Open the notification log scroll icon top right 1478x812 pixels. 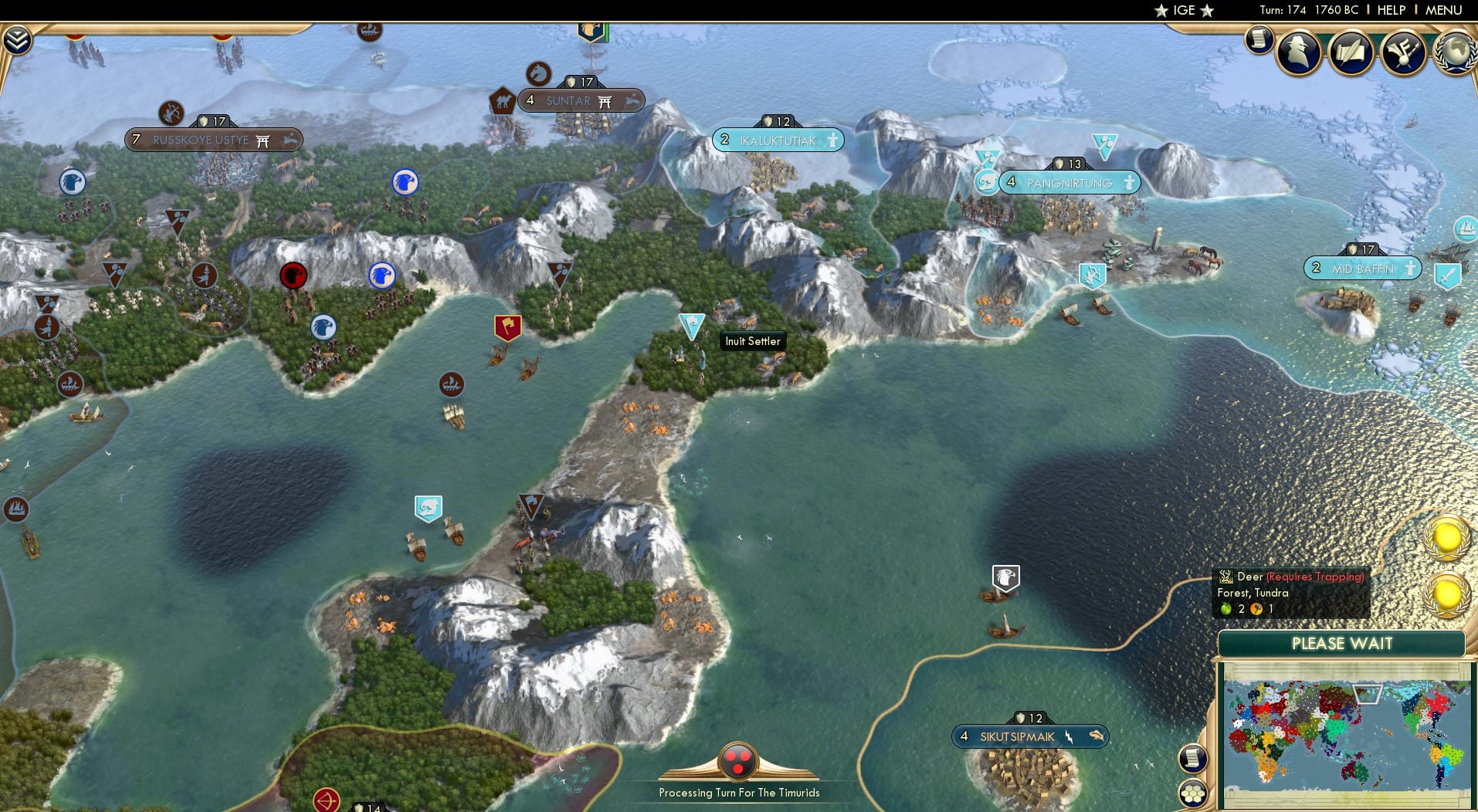[x=1259, y=40]
